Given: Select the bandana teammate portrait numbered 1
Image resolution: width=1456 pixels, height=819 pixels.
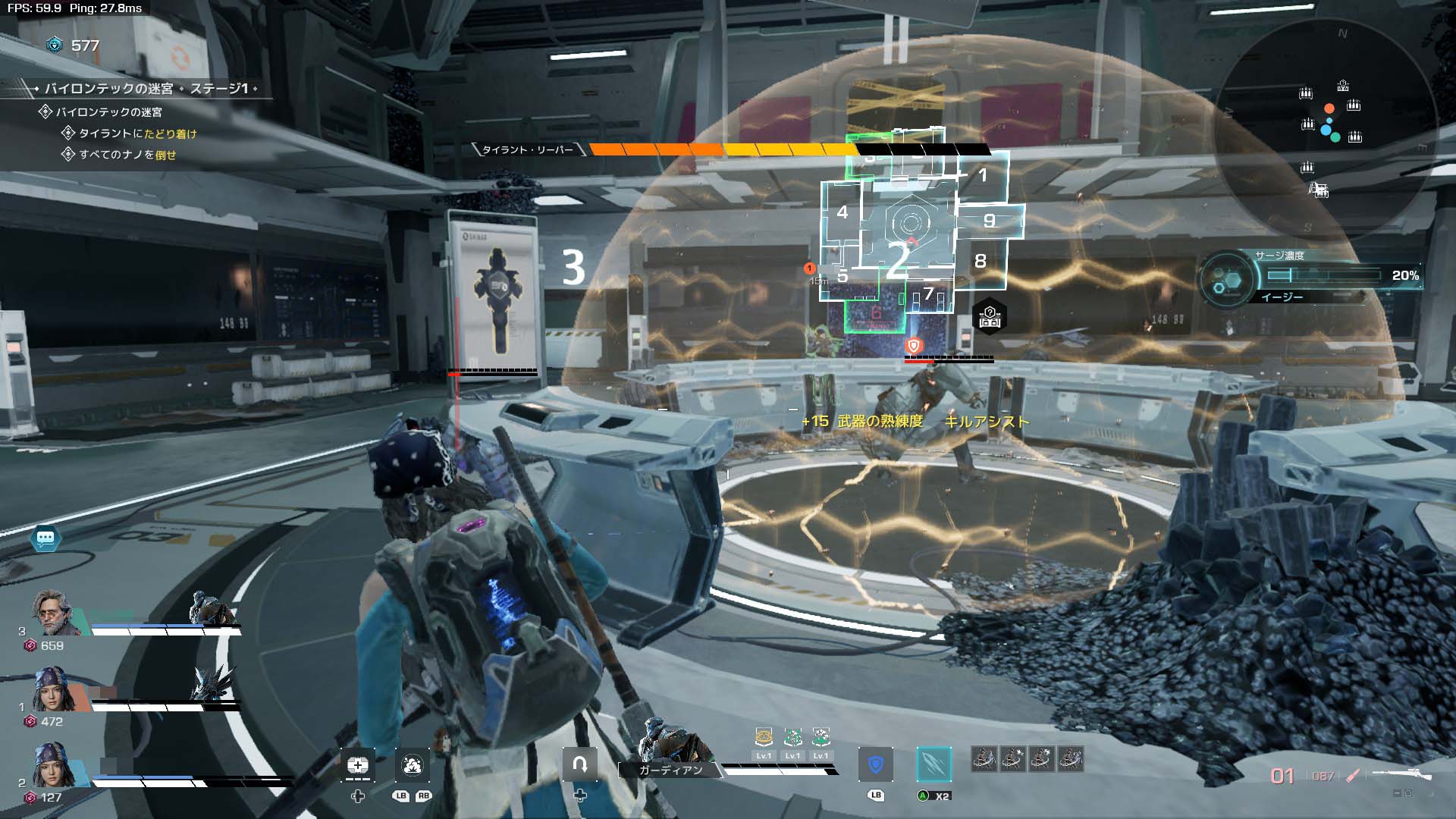Looking at the screenshot, I should pos(55,689).
